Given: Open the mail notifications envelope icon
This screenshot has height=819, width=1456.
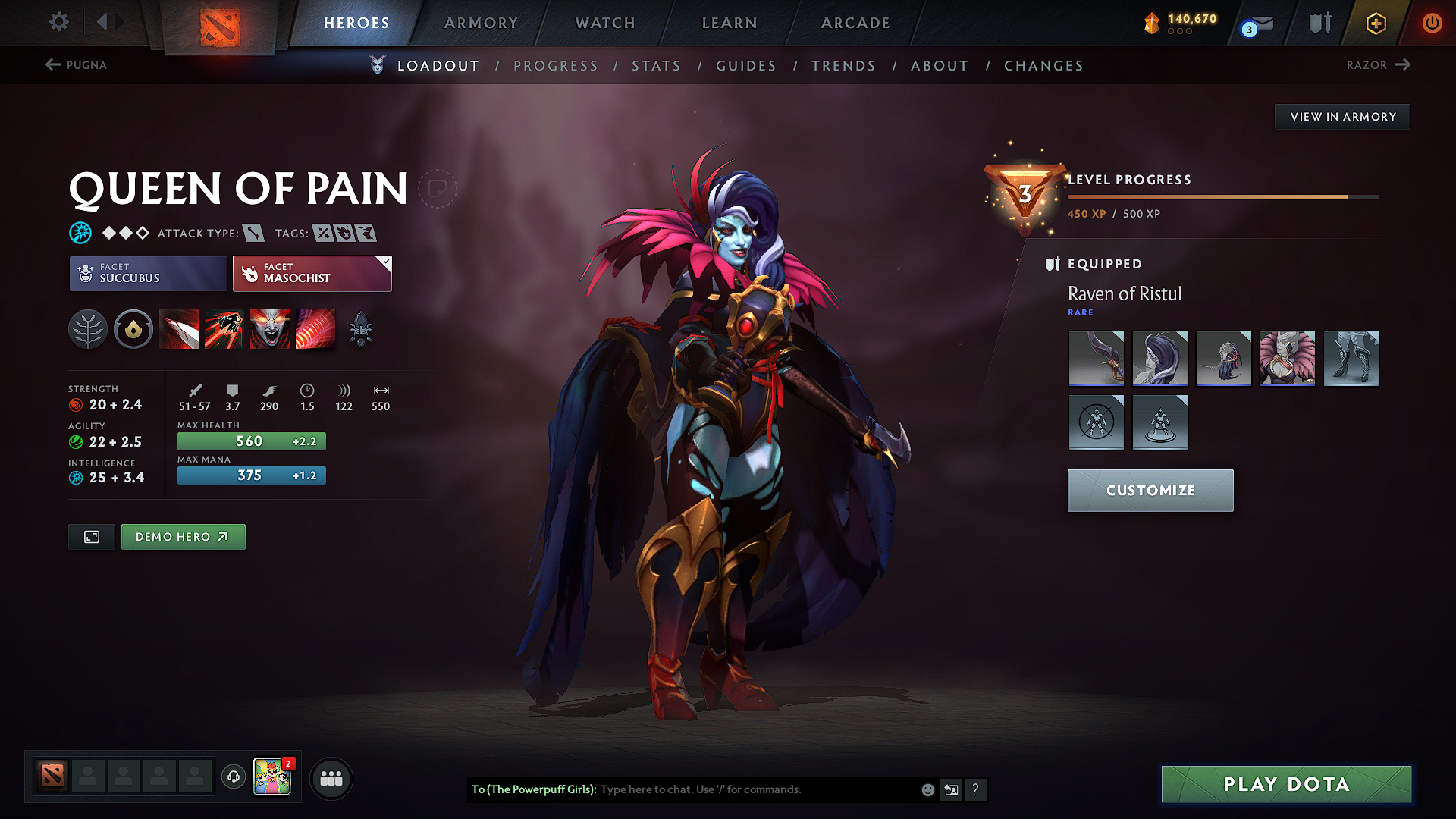Looking at the screenshot, I should tap(1253, 23).
